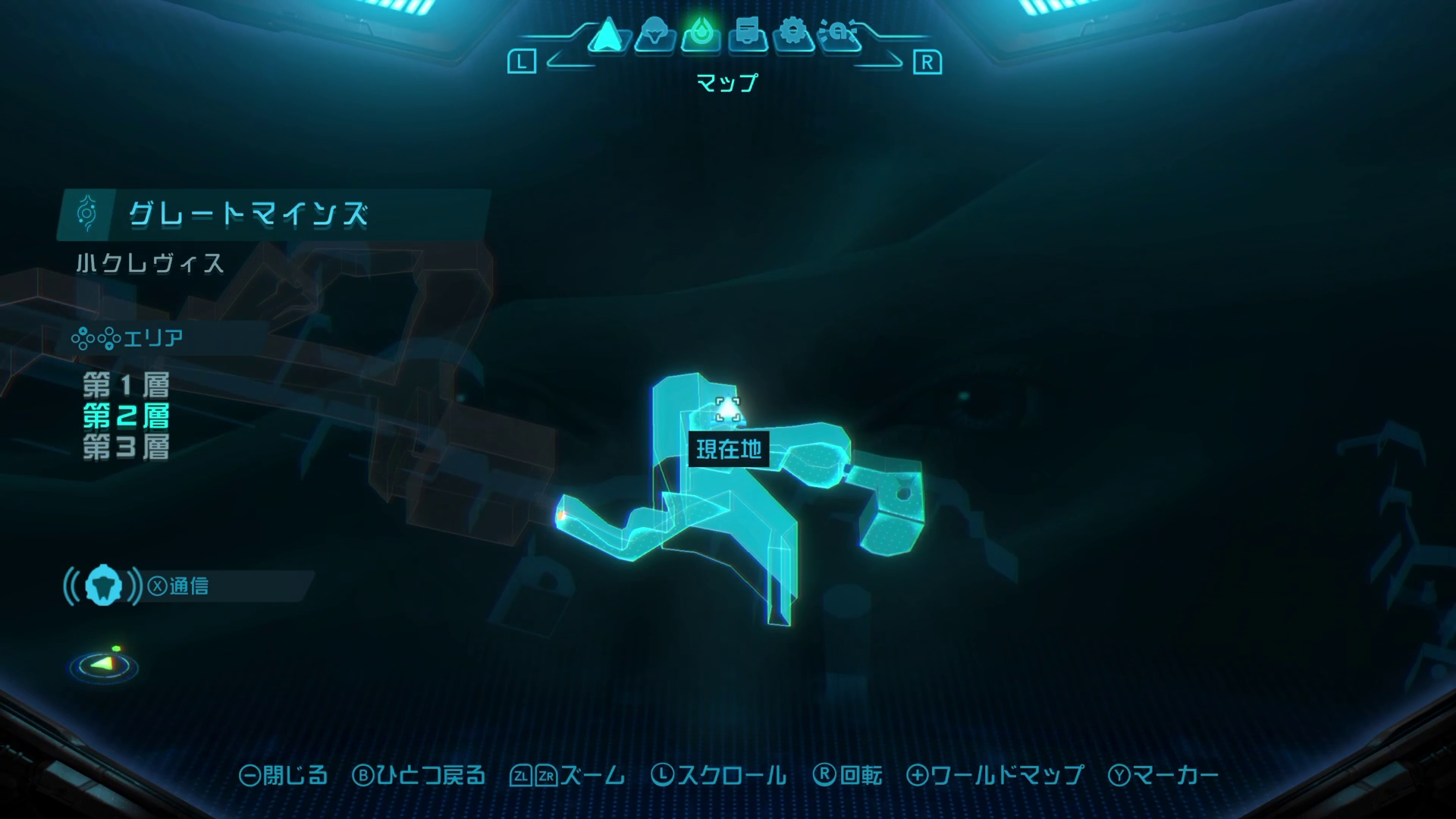
Task: Select the グレートマインズ area title banner
Action: coord(247,215)
